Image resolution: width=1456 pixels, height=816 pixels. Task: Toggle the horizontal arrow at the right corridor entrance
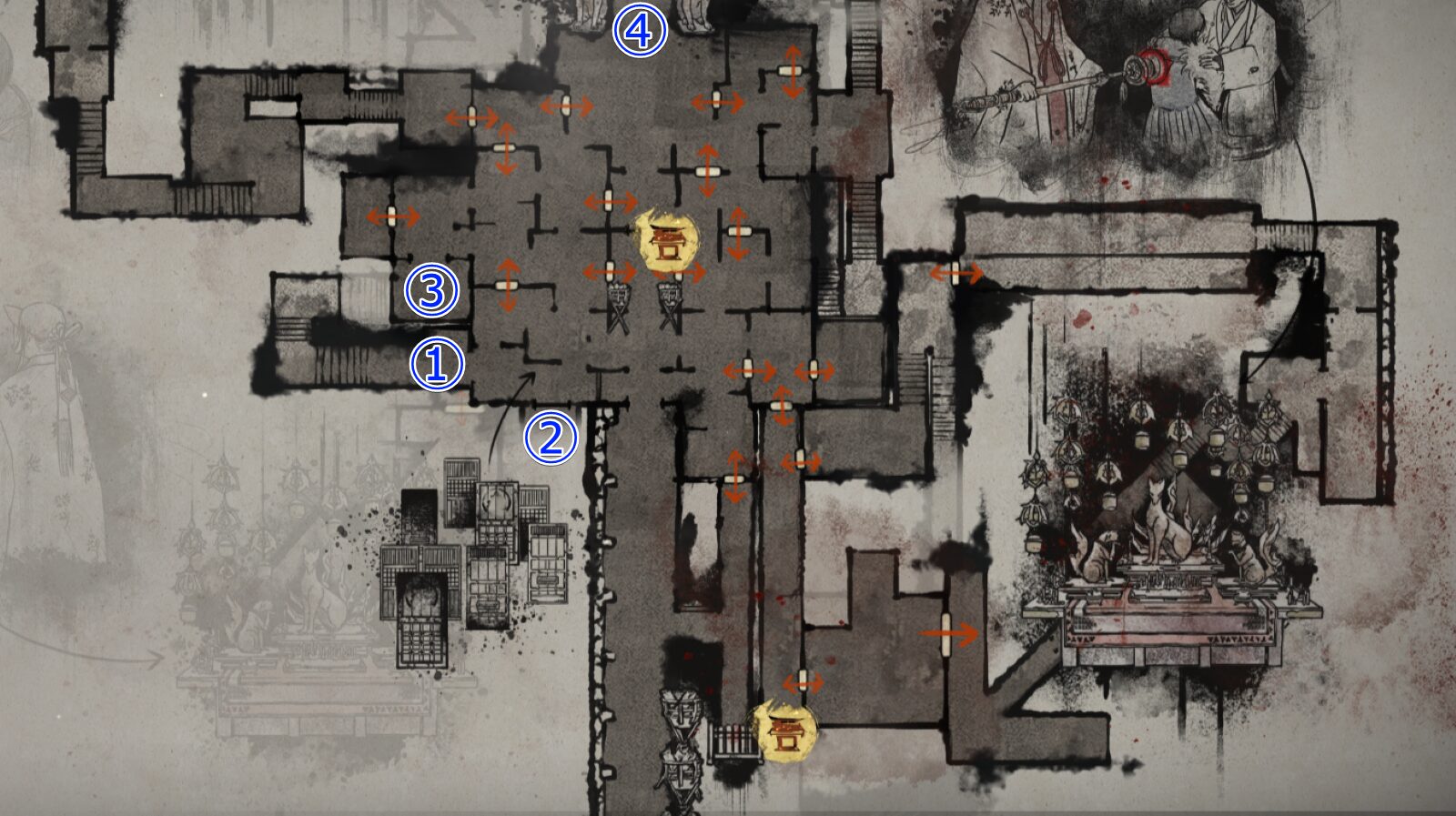955,271
